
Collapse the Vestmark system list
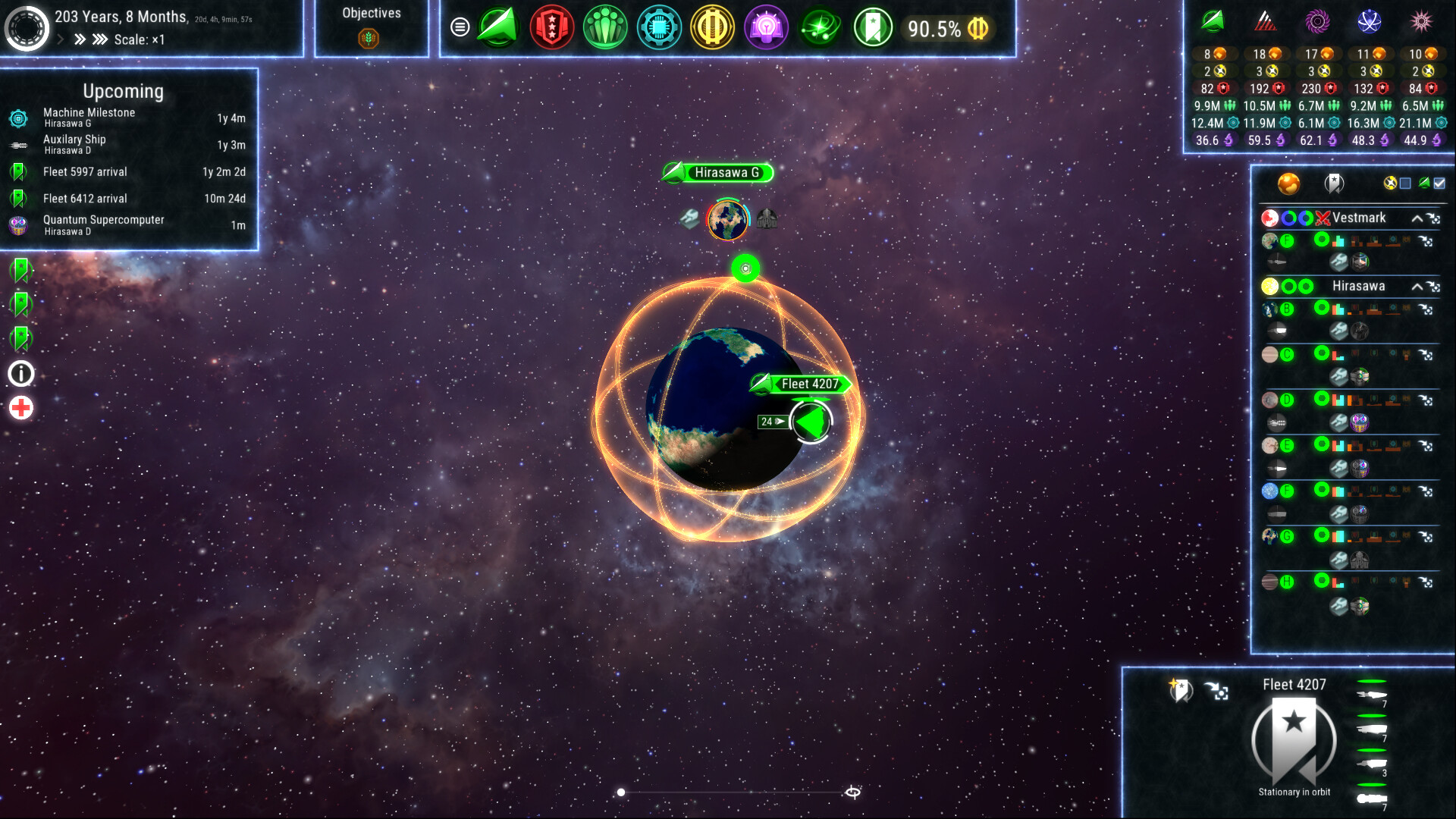[x=1416, y=218]
